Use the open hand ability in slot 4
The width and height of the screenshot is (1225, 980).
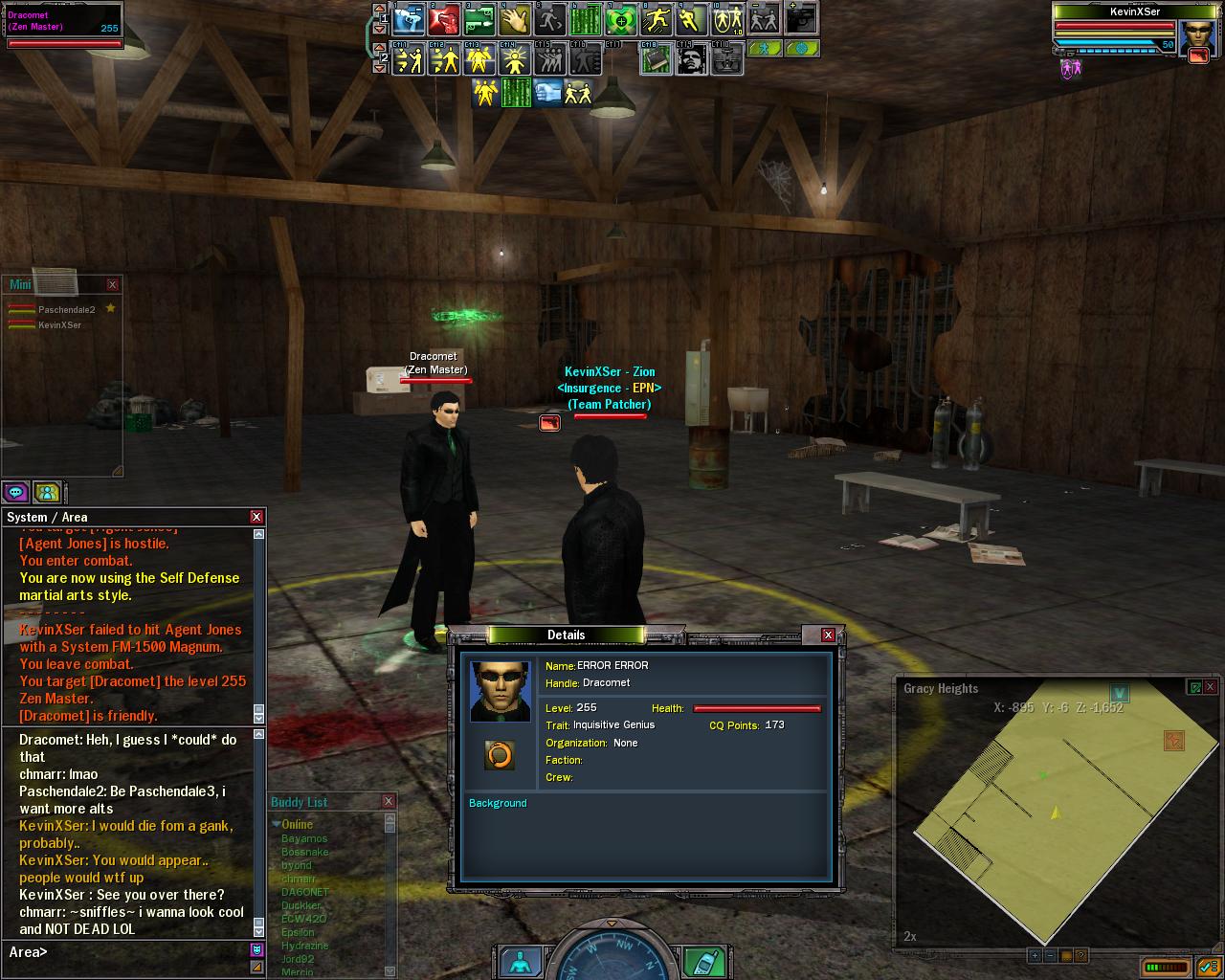(515, 19)
